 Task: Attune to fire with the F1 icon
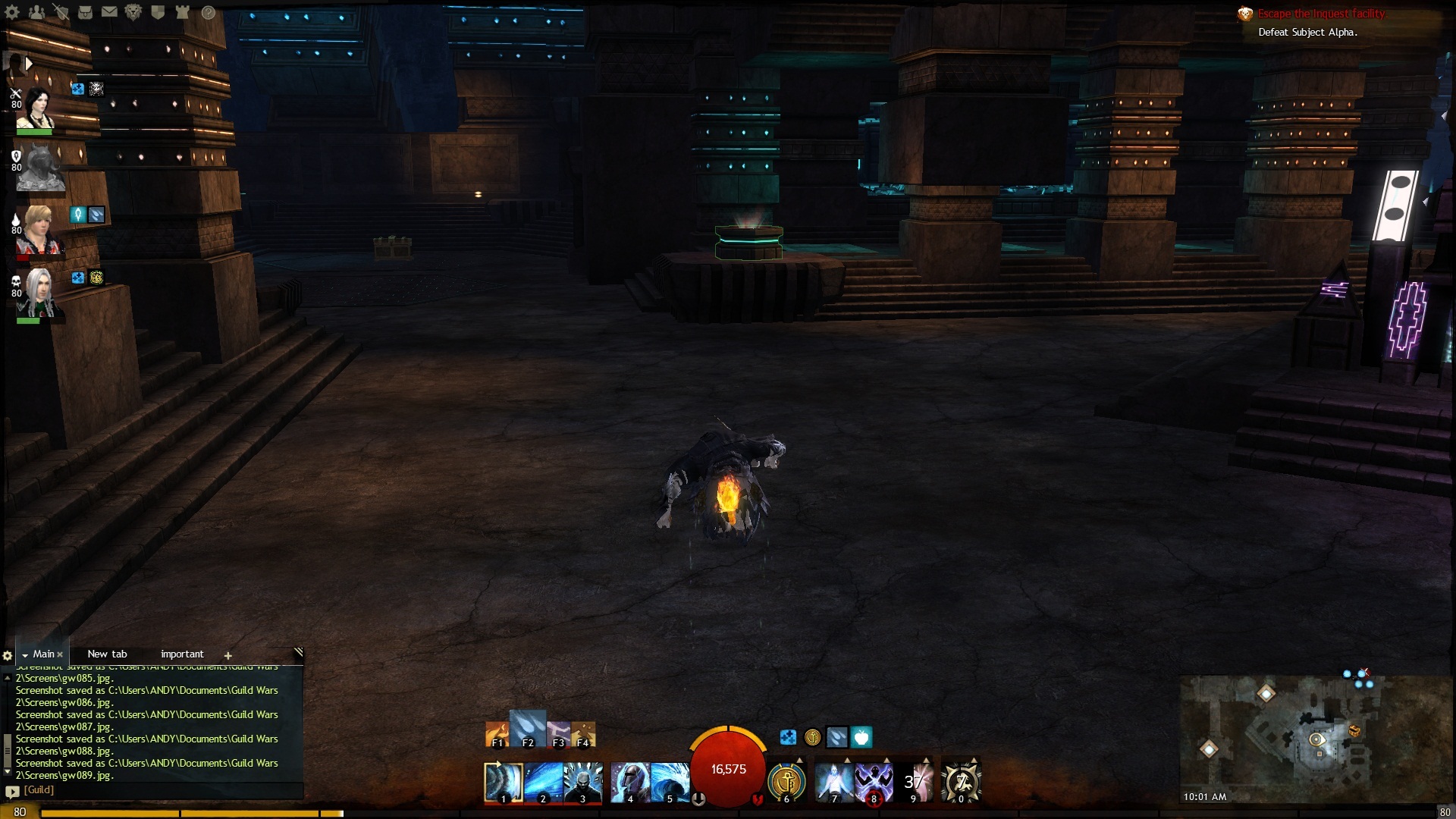(497, 734)
